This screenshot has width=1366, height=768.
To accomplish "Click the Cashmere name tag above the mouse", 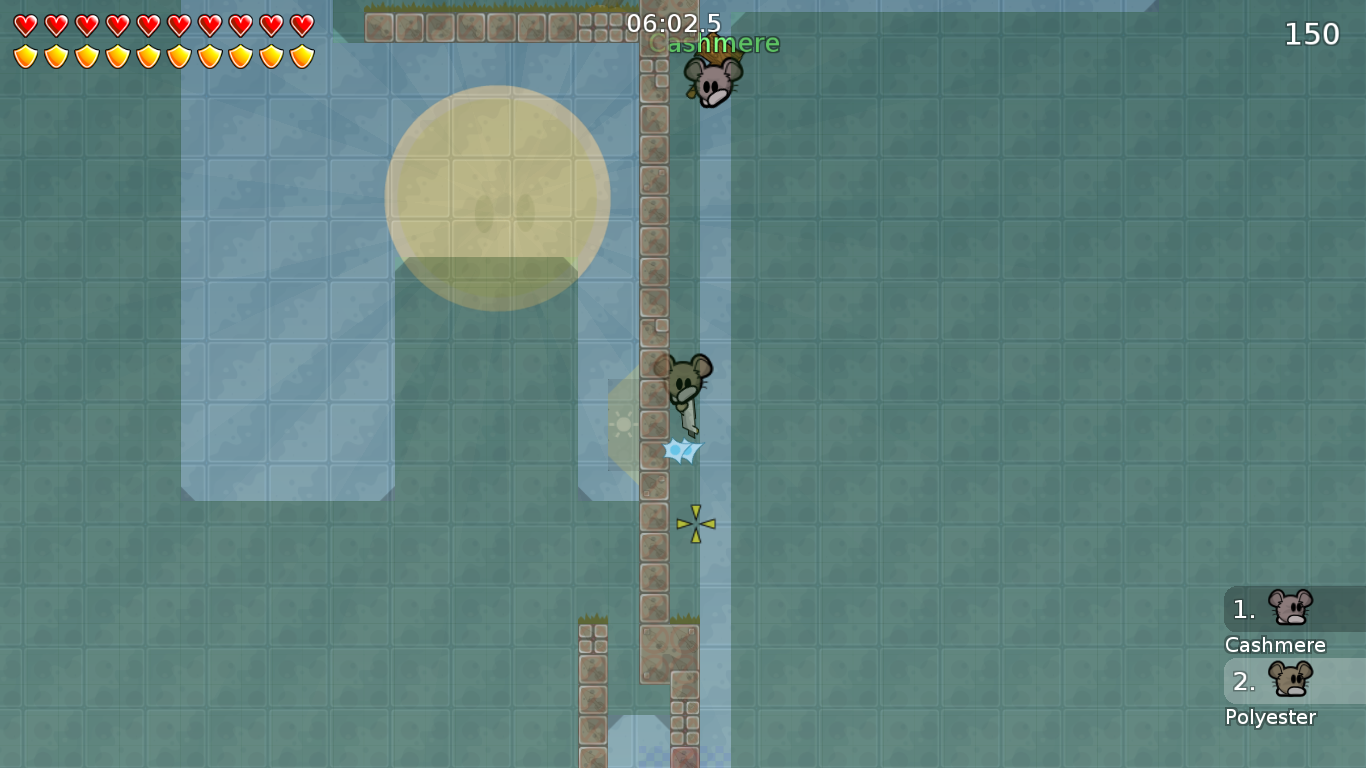I will point(714,43).
